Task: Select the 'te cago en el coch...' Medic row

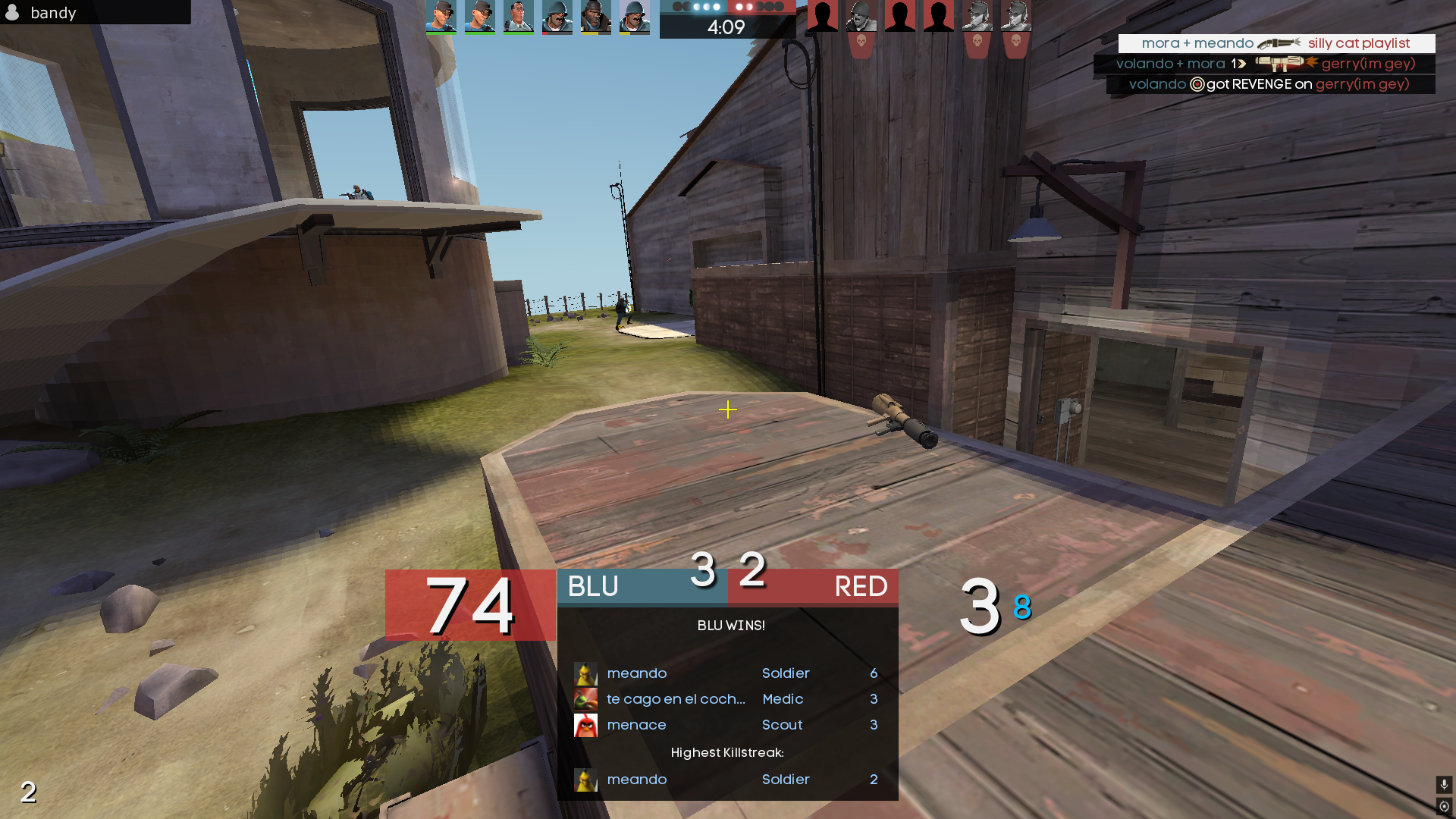Action: pyautogui.click(x=726, y=699)
